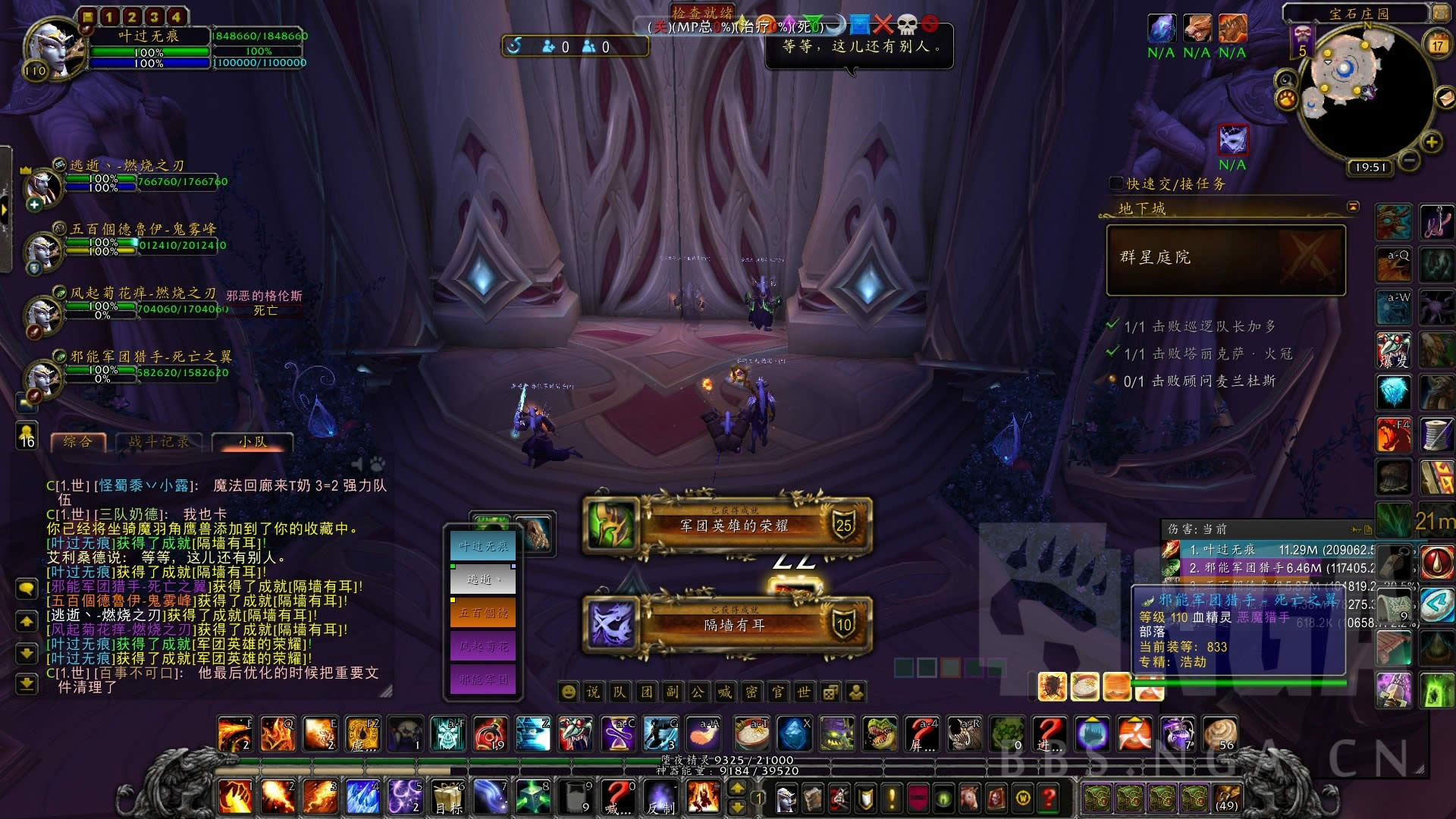Select the 小队 party chat tab
Image resolution: width=1456 pixels, height=819 pixels.
[253, 441]
